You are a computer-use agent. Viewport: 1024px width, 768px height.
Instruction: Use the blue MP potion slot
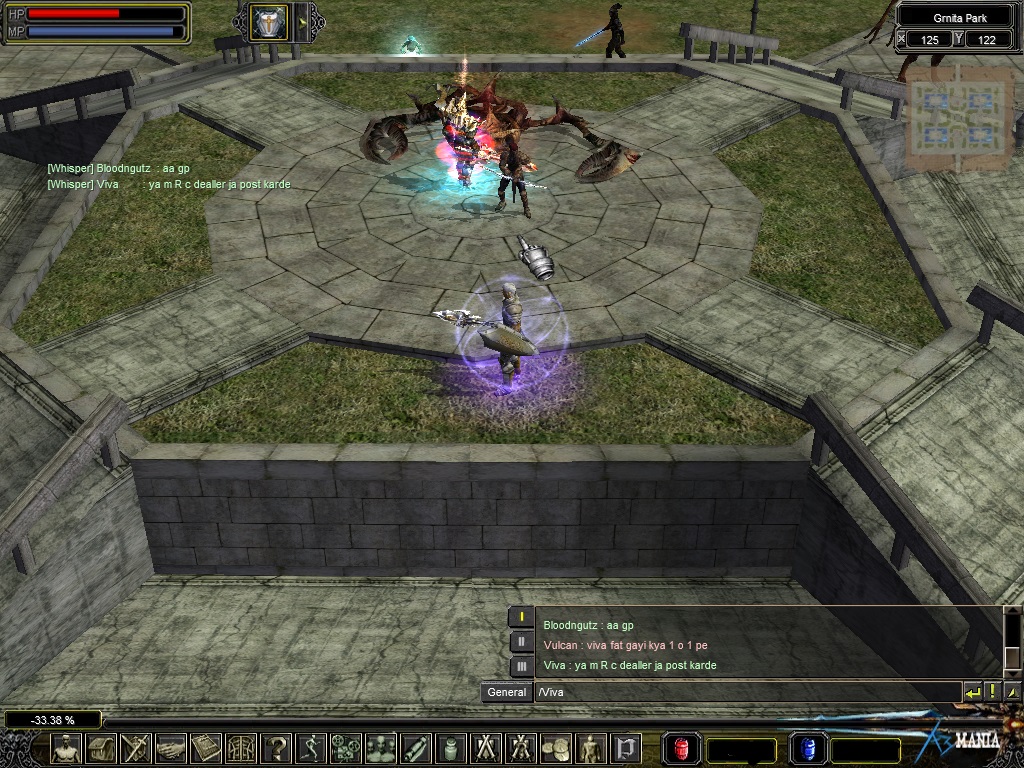tap(808, 748)
